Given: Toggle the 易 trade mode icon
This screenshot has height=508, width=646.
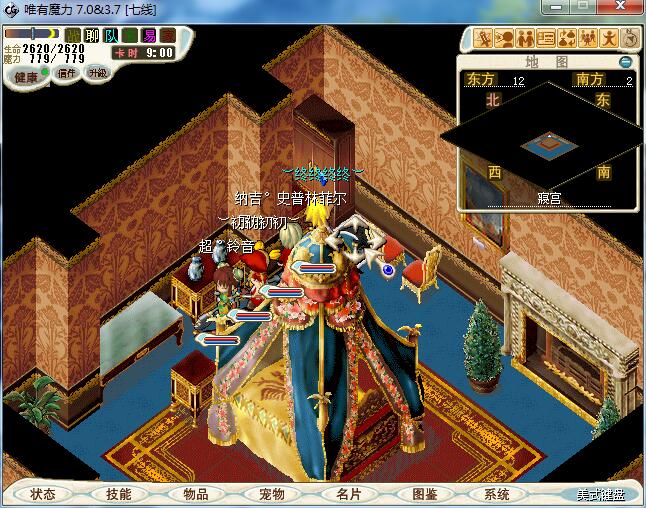Looking at the screenshot, I should 149,36.
